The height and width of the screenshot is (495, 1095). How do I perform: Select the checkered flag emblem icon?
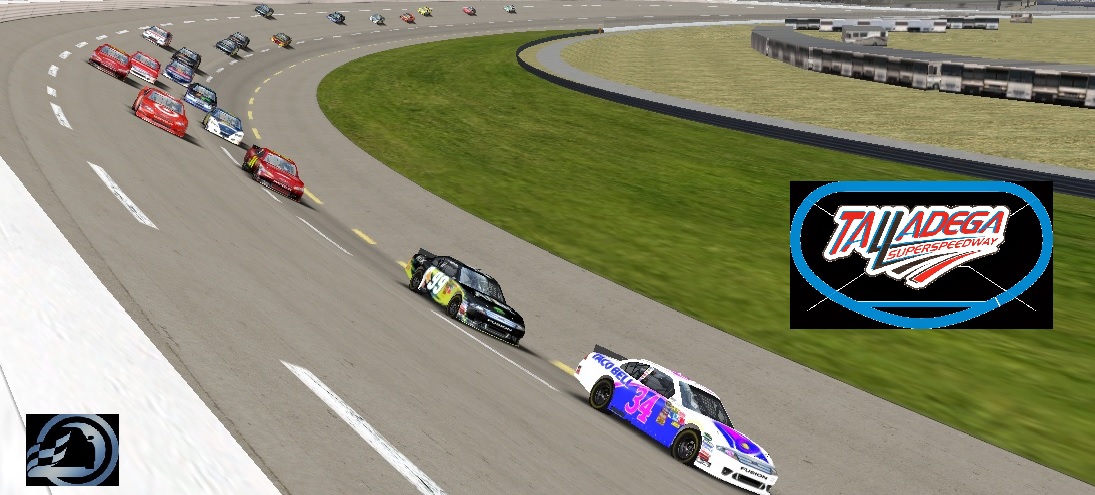coord(72,449)
